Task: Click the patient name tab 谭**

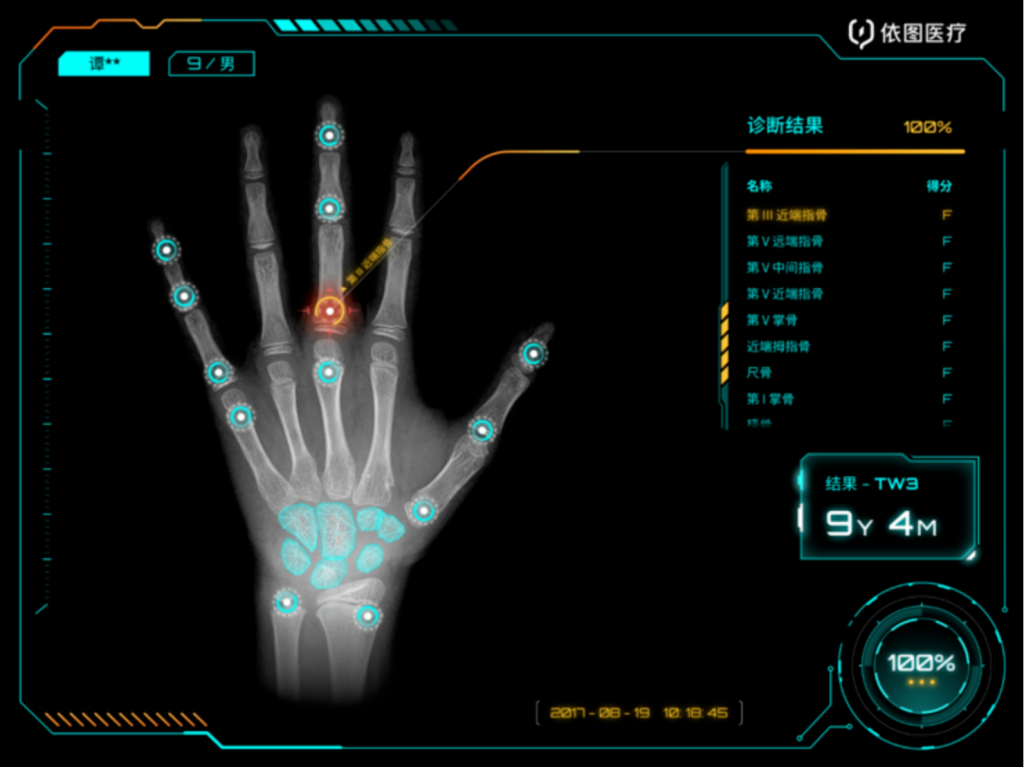Action: [x=104, y=64]
